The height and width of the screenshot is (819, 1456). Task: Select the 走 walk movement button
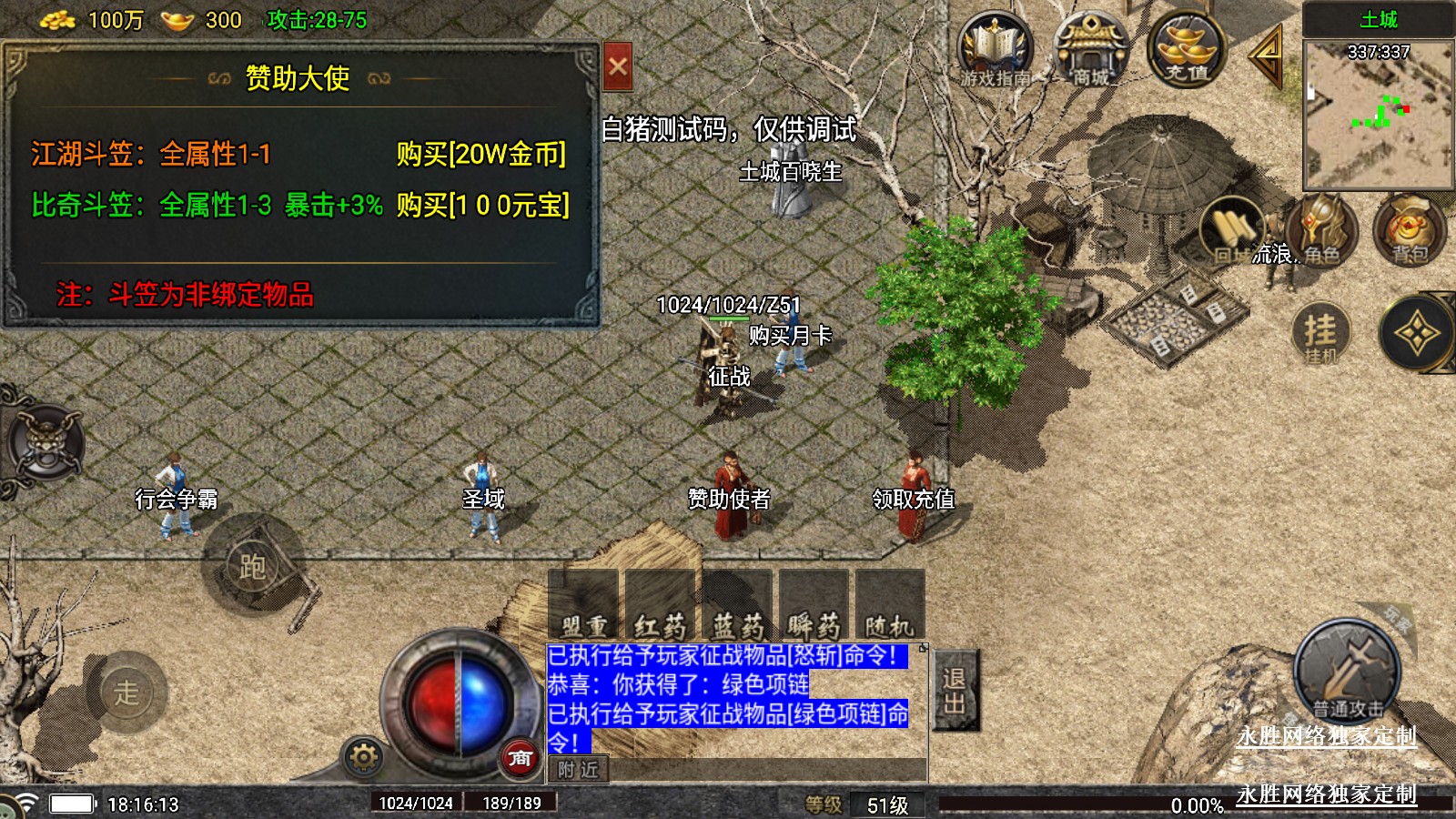[x=126, y=693]
